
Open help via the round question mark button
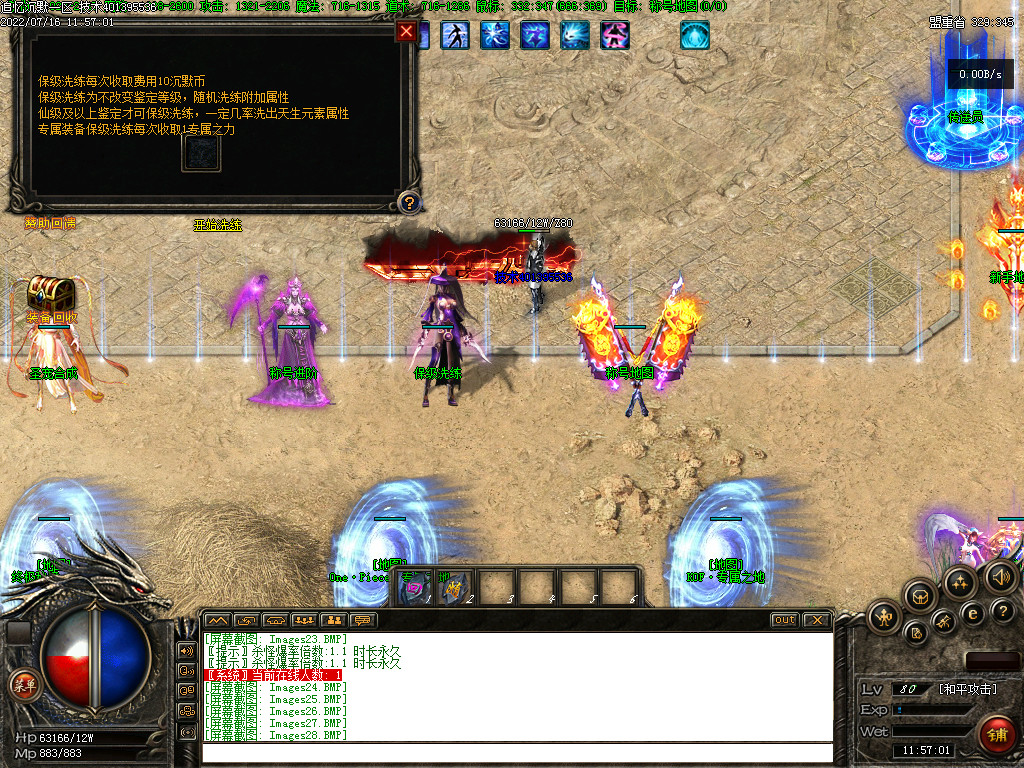[x=1002, y=611]
